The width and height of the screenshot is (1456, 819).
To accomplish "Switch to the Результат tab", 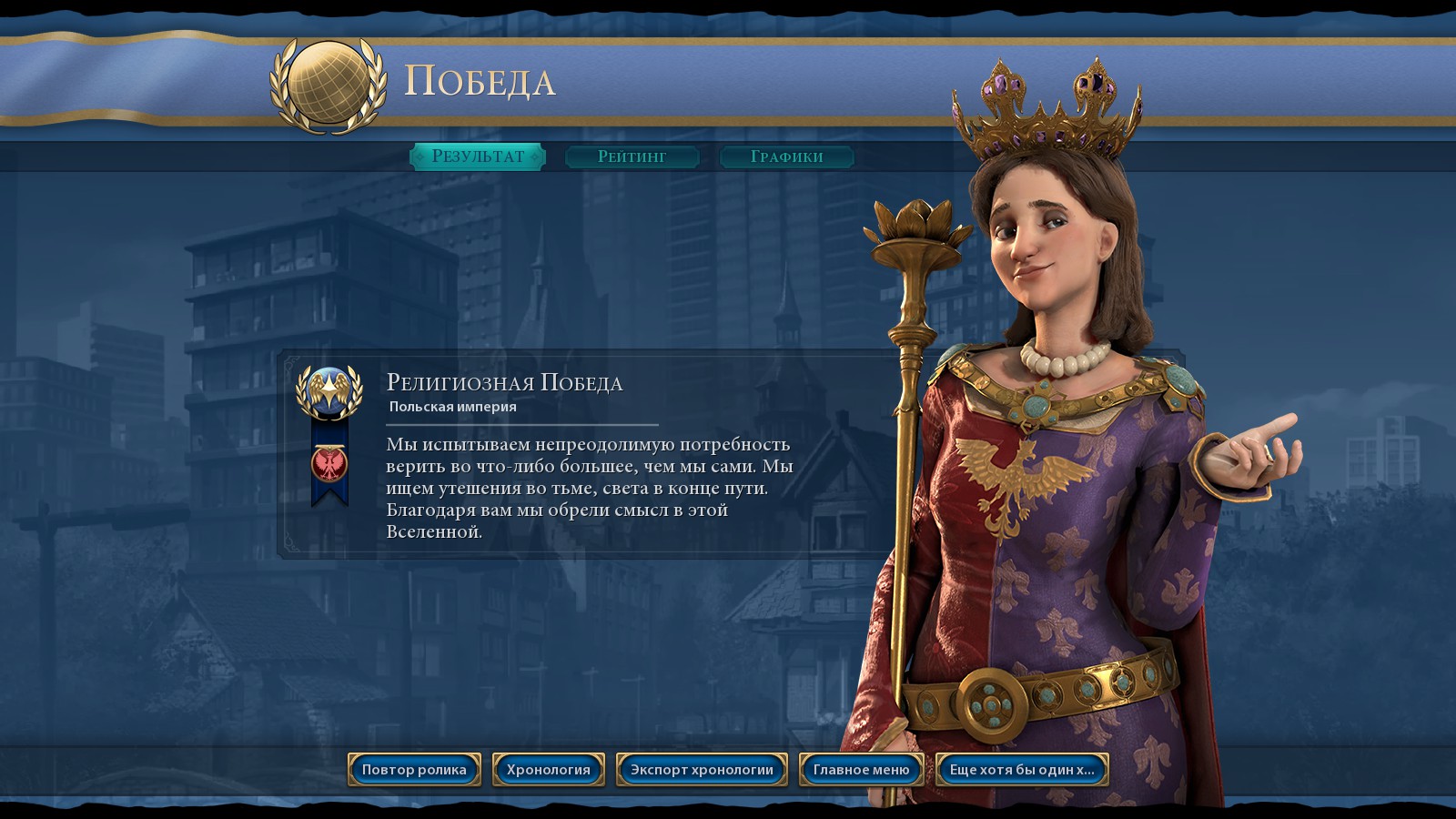I will click(x=478, y=157).
